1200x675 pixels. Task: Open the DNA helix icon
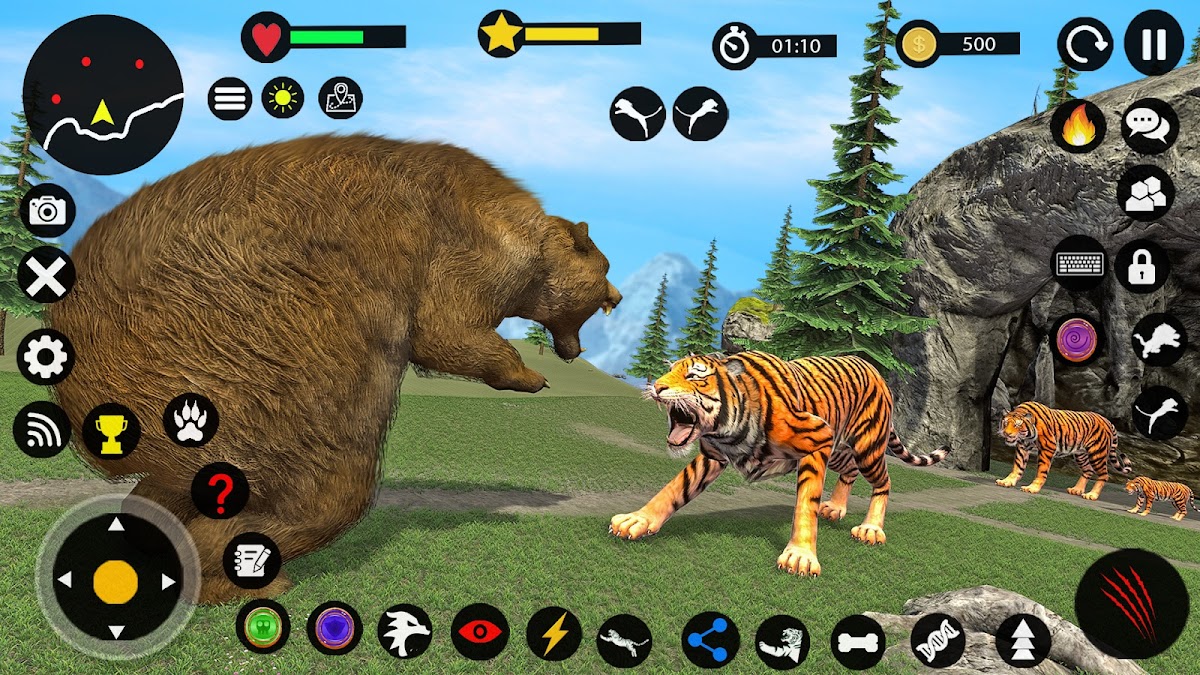[938, 640]
